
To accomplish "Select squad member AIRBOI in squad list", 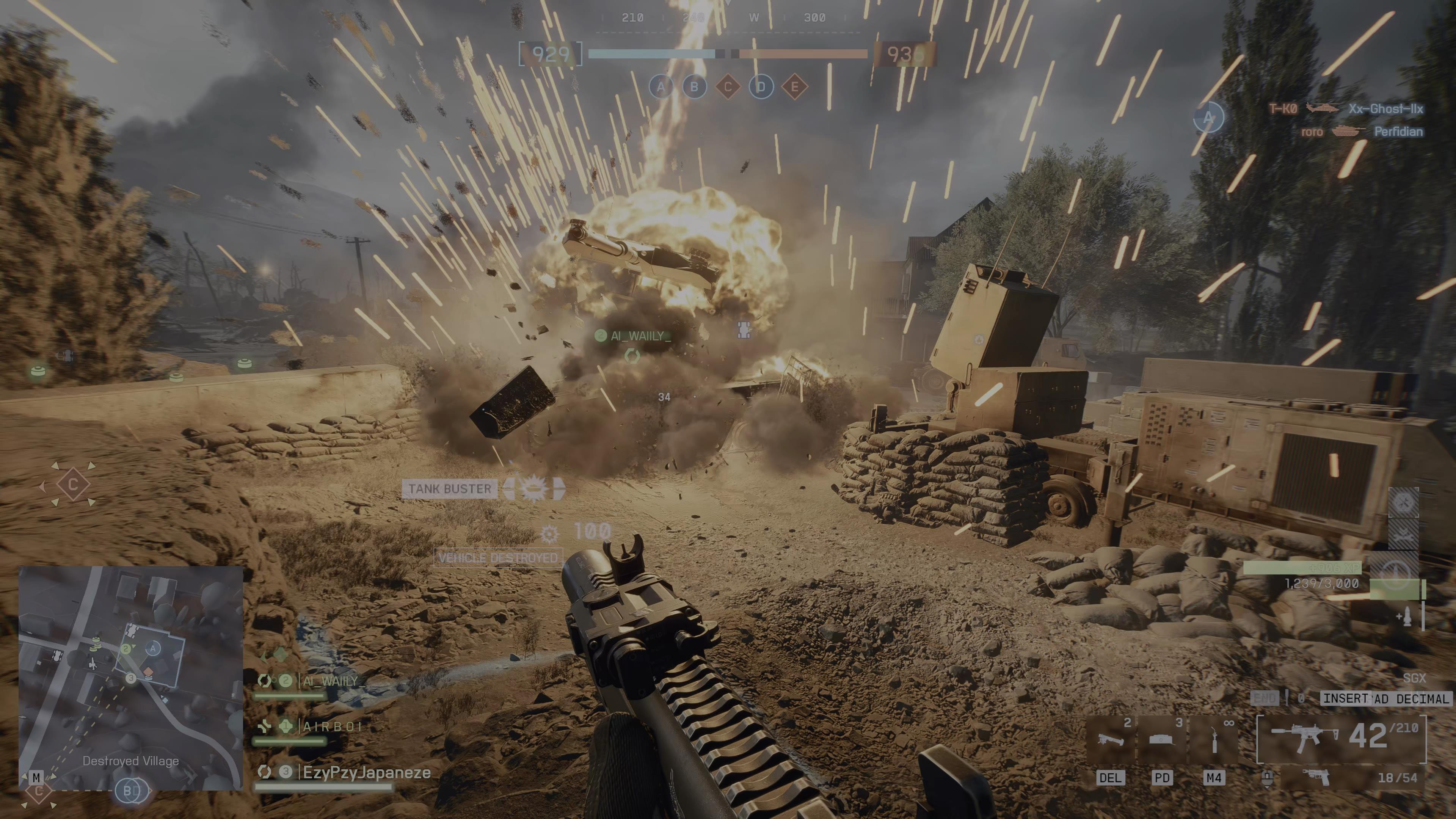I will (x=333, y=726).
